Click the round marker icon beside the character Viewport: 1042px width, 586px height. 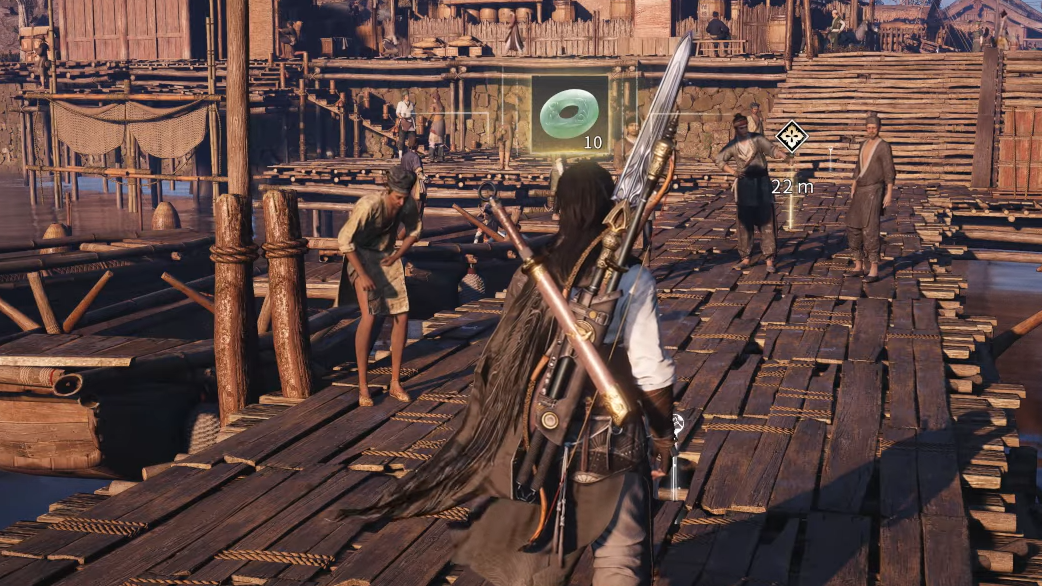point(679,423)
